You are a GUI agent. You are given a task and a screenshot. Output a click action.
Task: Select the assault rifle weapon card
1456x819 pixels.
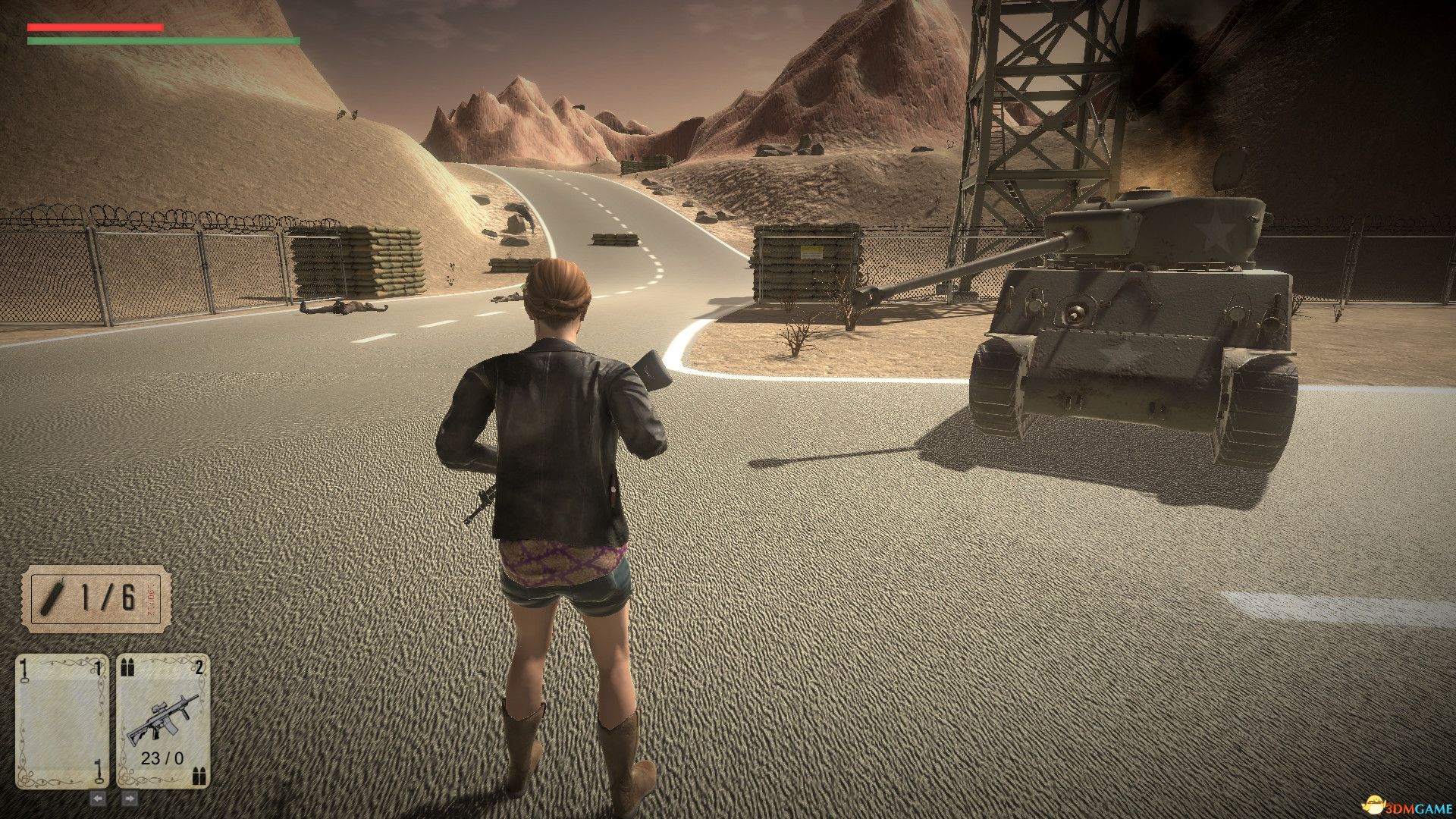(162, 720)
